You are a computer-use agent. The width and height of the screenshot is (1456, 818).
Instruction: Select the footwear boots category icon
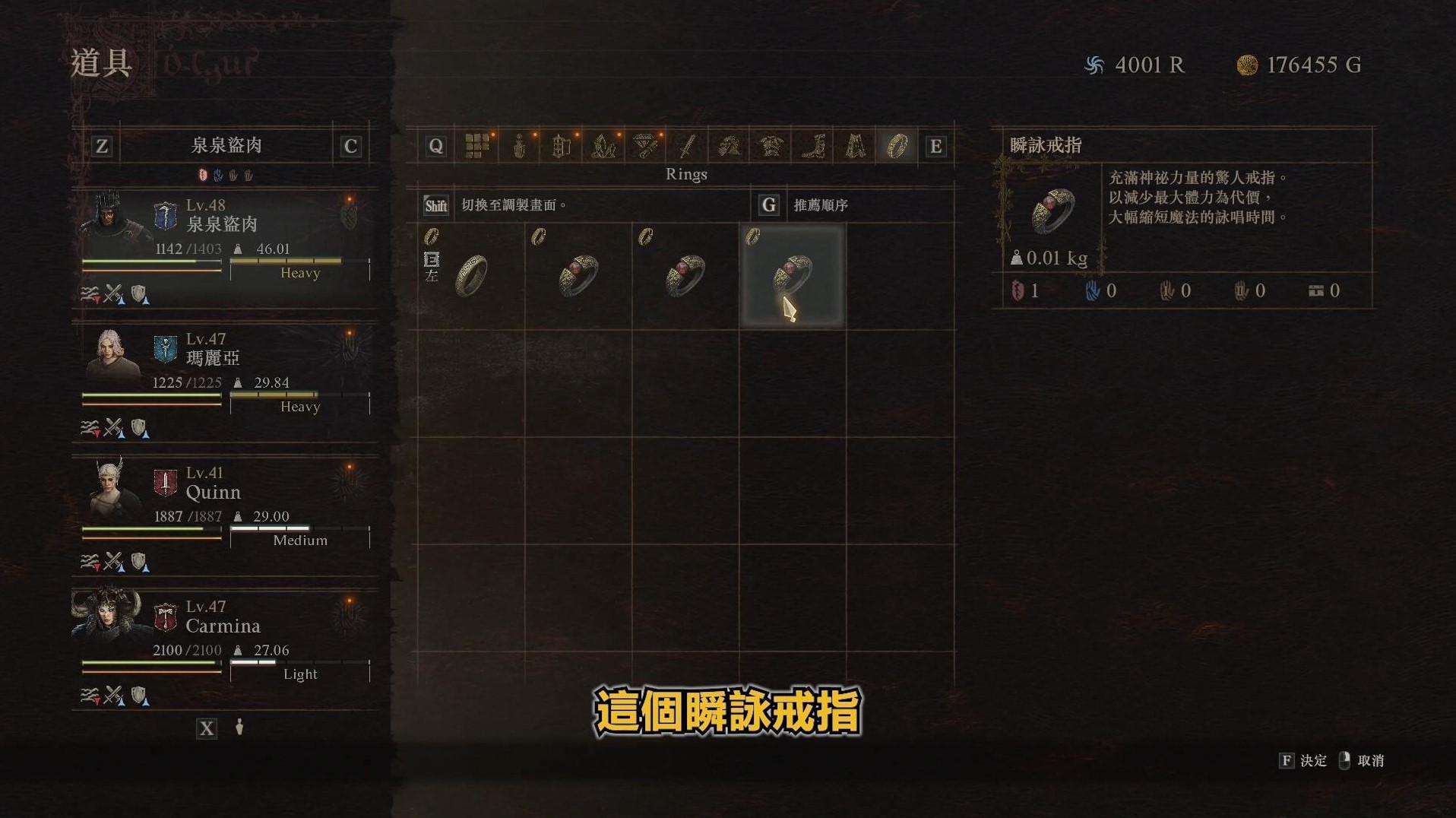[812, 145]
